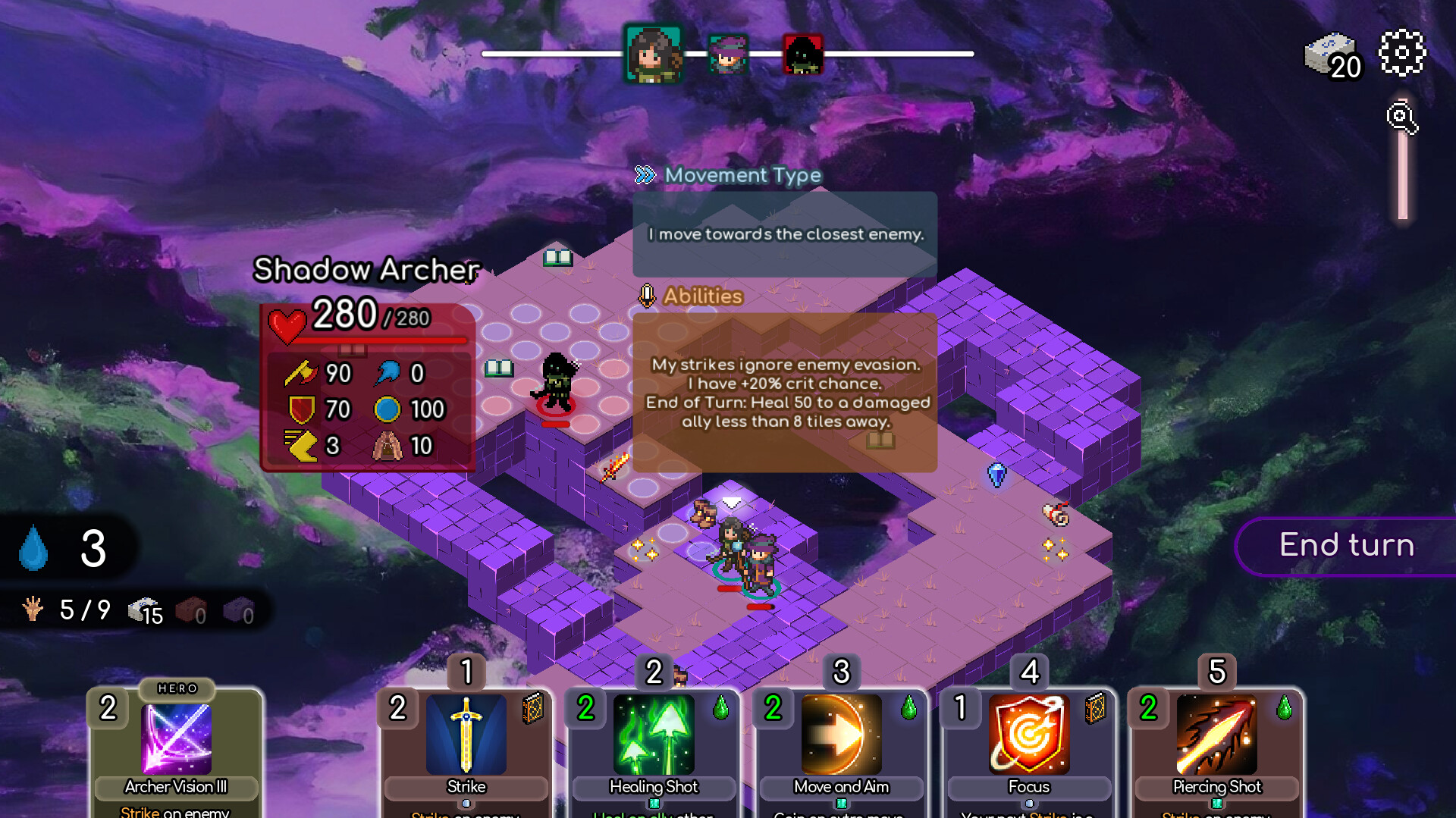Viewport: 1456px width, 818px height.
Task: Play the Strike card
Action: [x=465, y=735]
